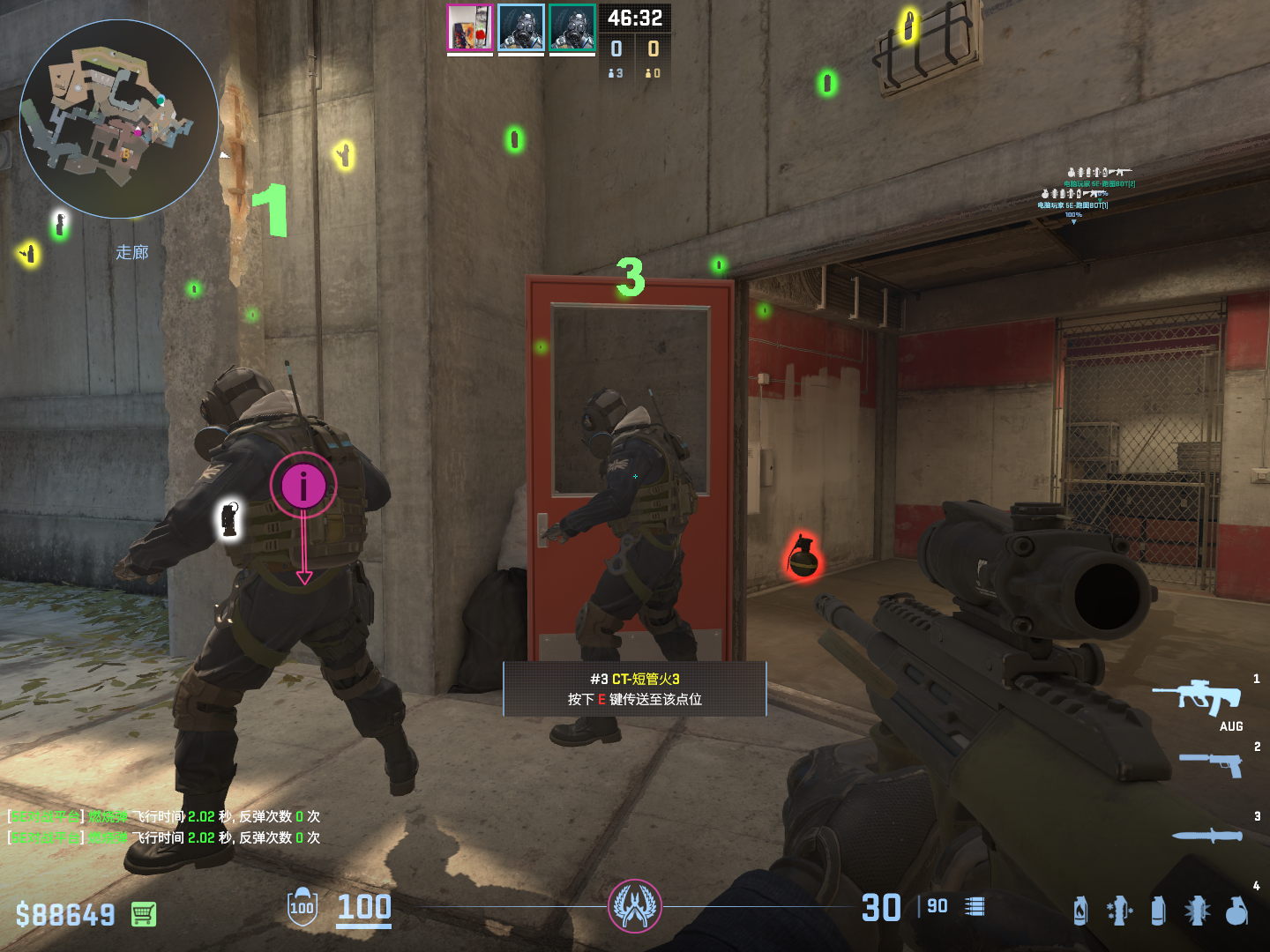
Task: Select the incendiary grenade icon
Action: tap(1080, 911)
